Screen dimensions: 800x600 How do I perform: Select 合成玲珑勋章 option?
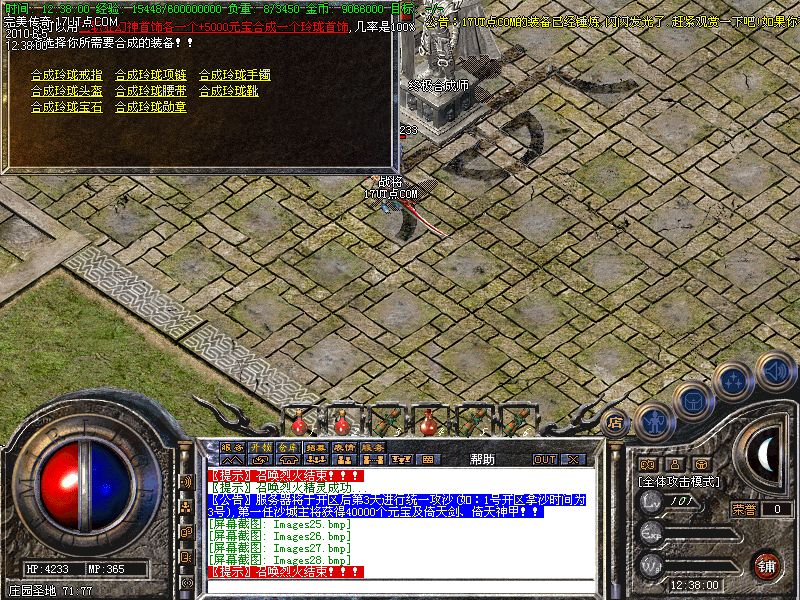pyautogui.click(x=150, y=107)
